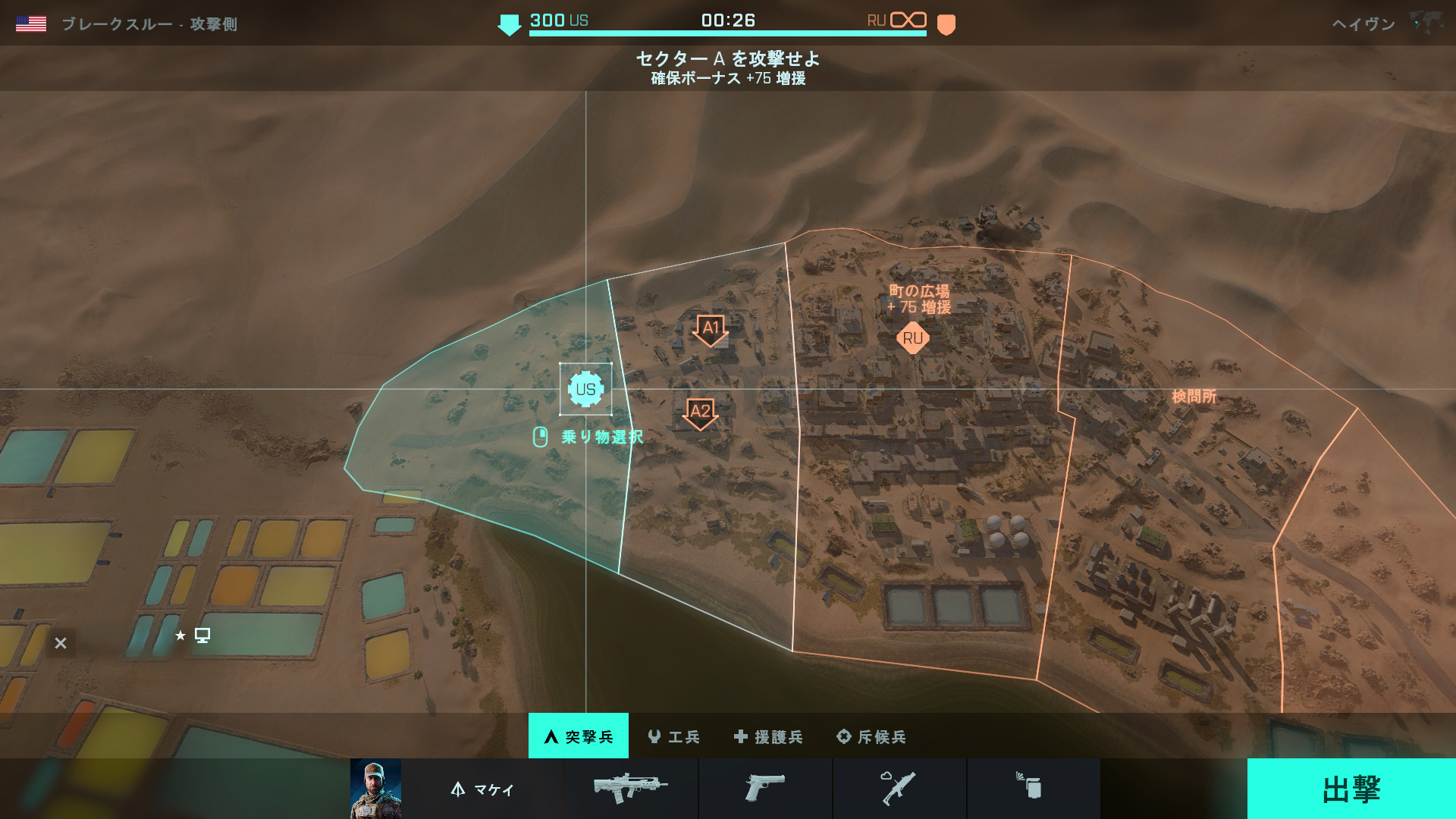Select the specialist portrait thumbnail
Screen dimensions: 1456x819
point(375,789)
